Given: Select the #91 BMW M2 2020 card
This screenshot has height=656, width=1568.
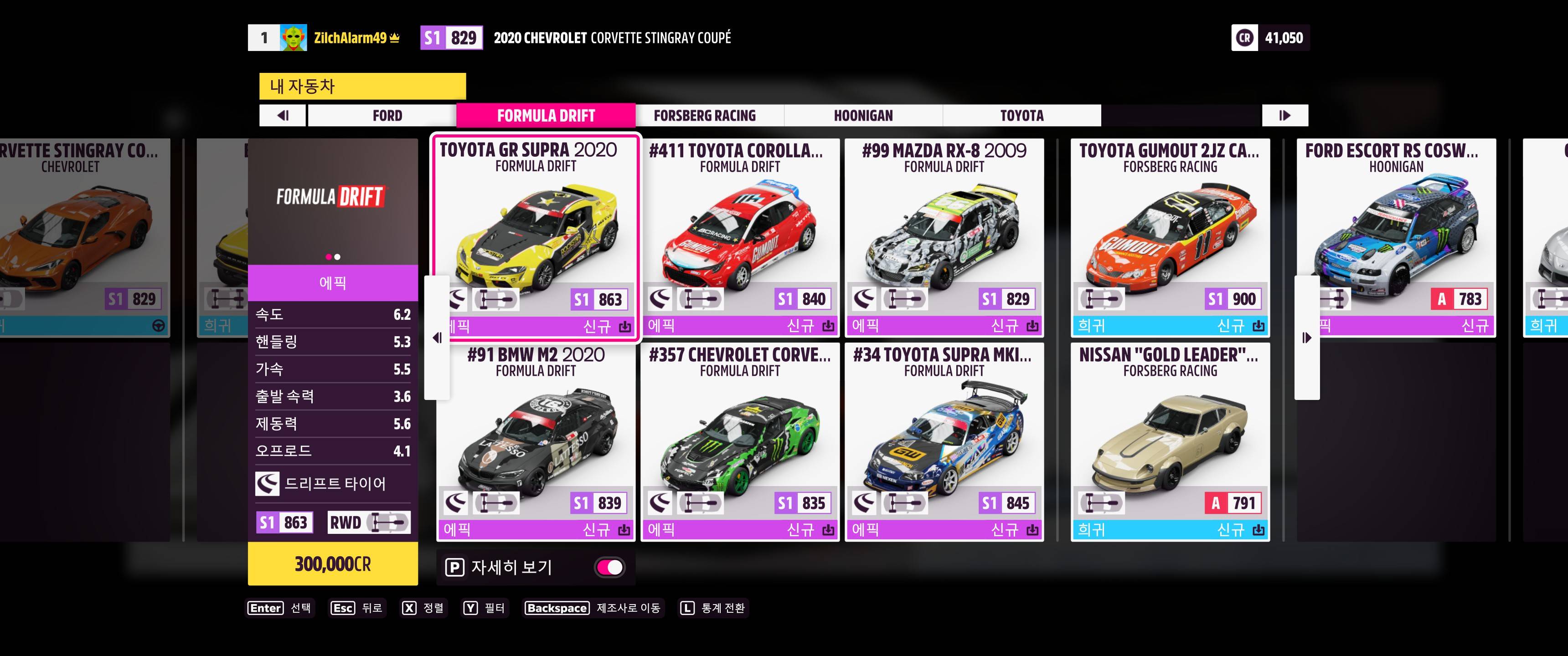Looking at the screenshot, I should tap(536, 441).
